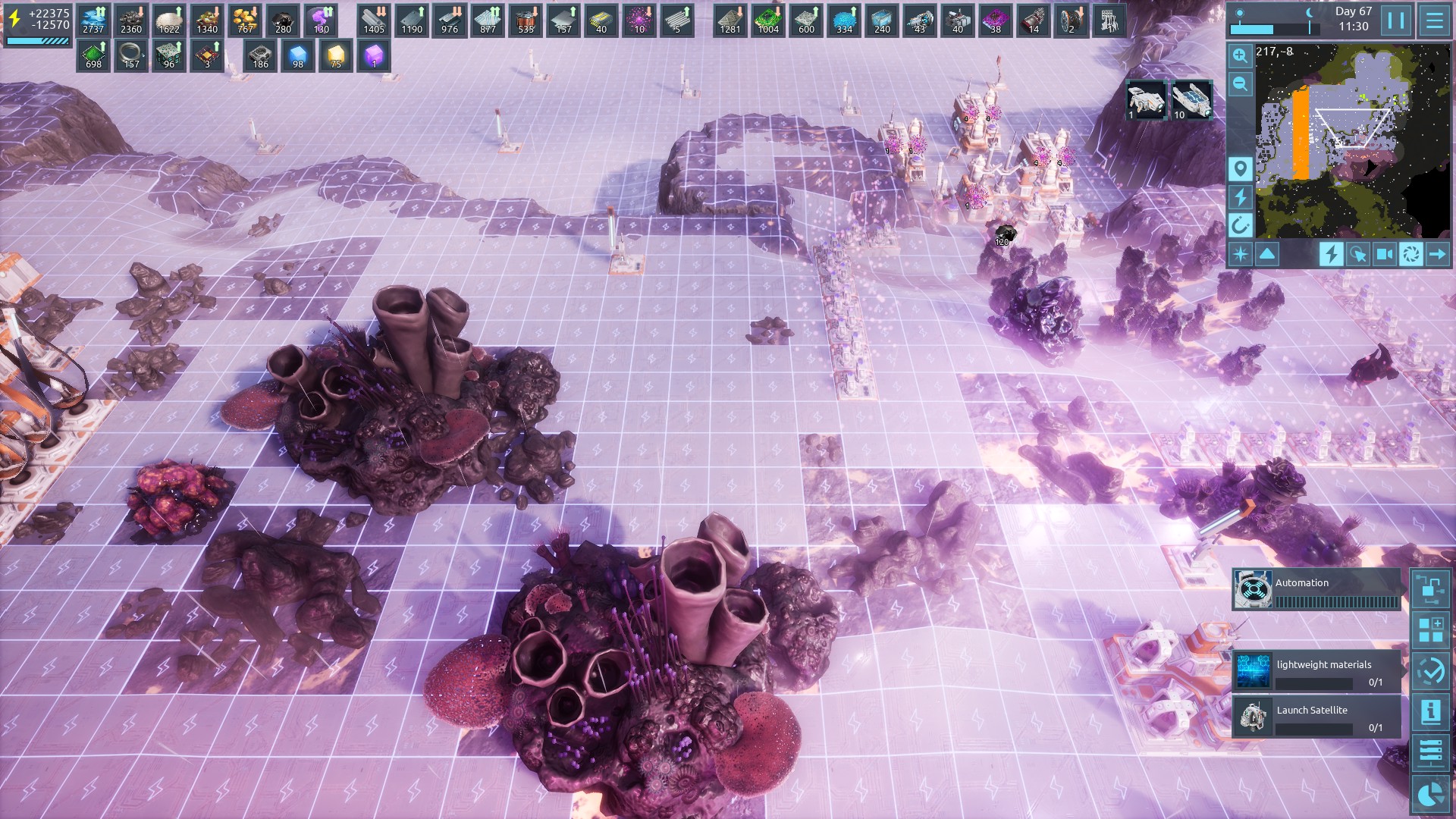Toggle the map pin marker filter
The image size is (1456, 819).
(x=1240, y=168)
